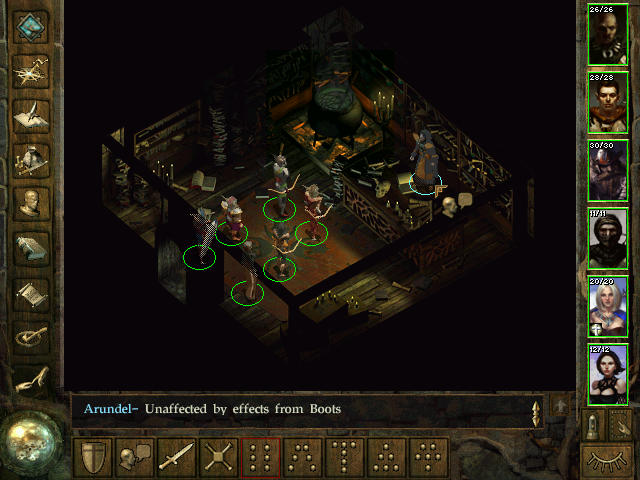This screenshot has height=480, width=640.
Task: Select the sword attack command
Action: pos(176,458)
